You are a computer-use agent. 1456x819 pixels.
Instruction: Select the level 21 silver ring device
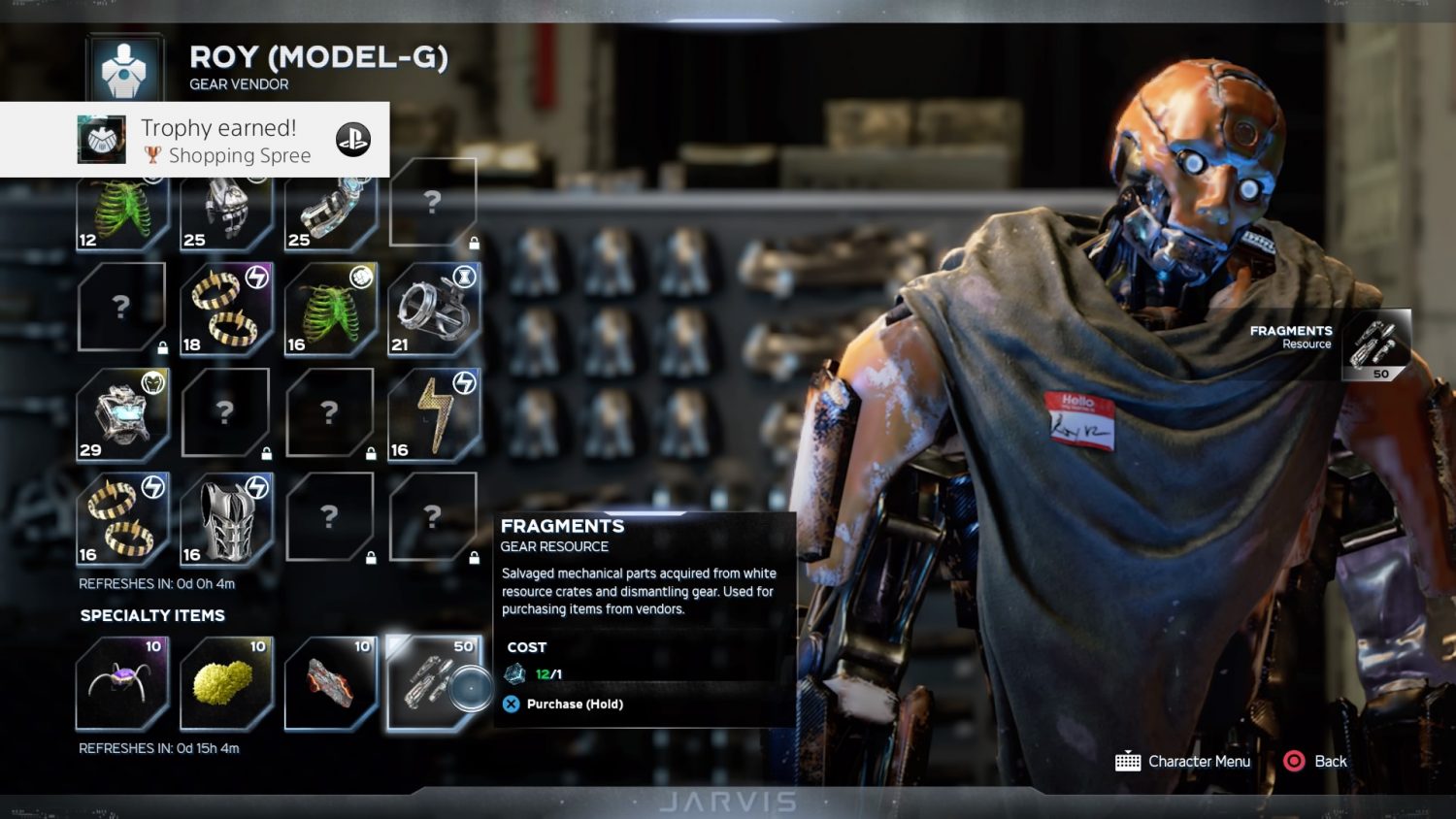click(434, 310)
